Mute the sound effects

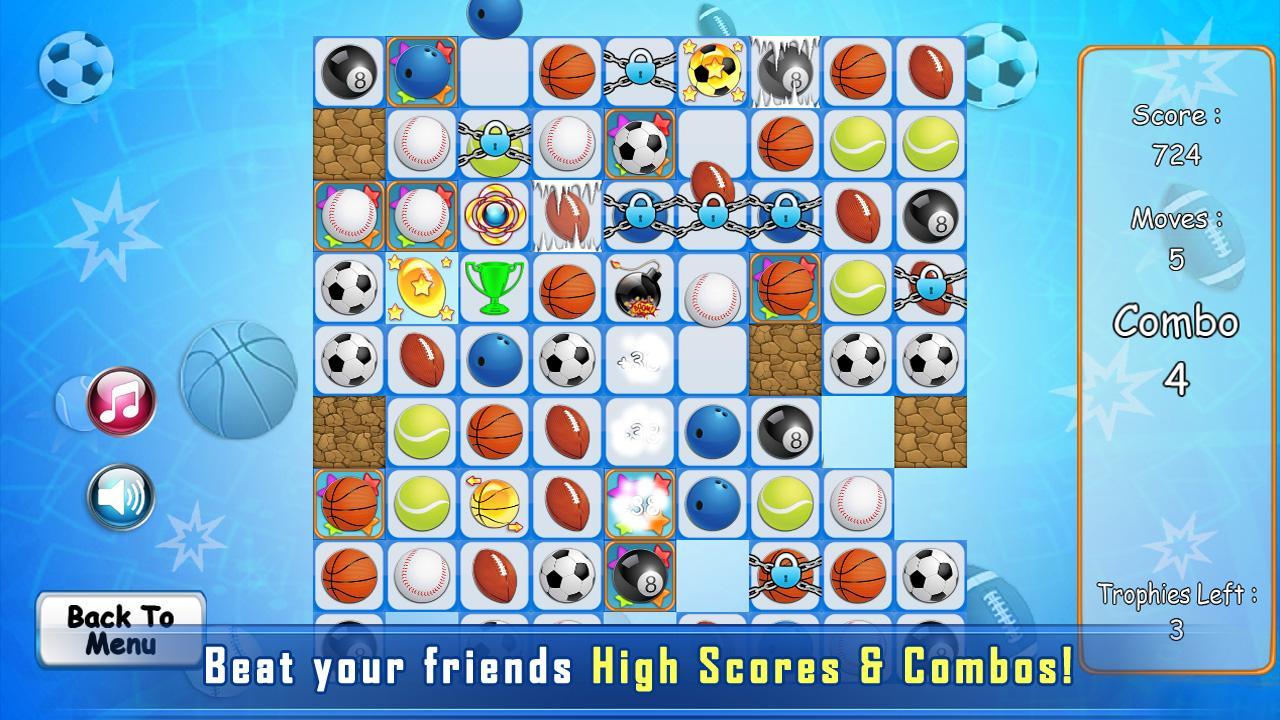(x=117, y=496)
